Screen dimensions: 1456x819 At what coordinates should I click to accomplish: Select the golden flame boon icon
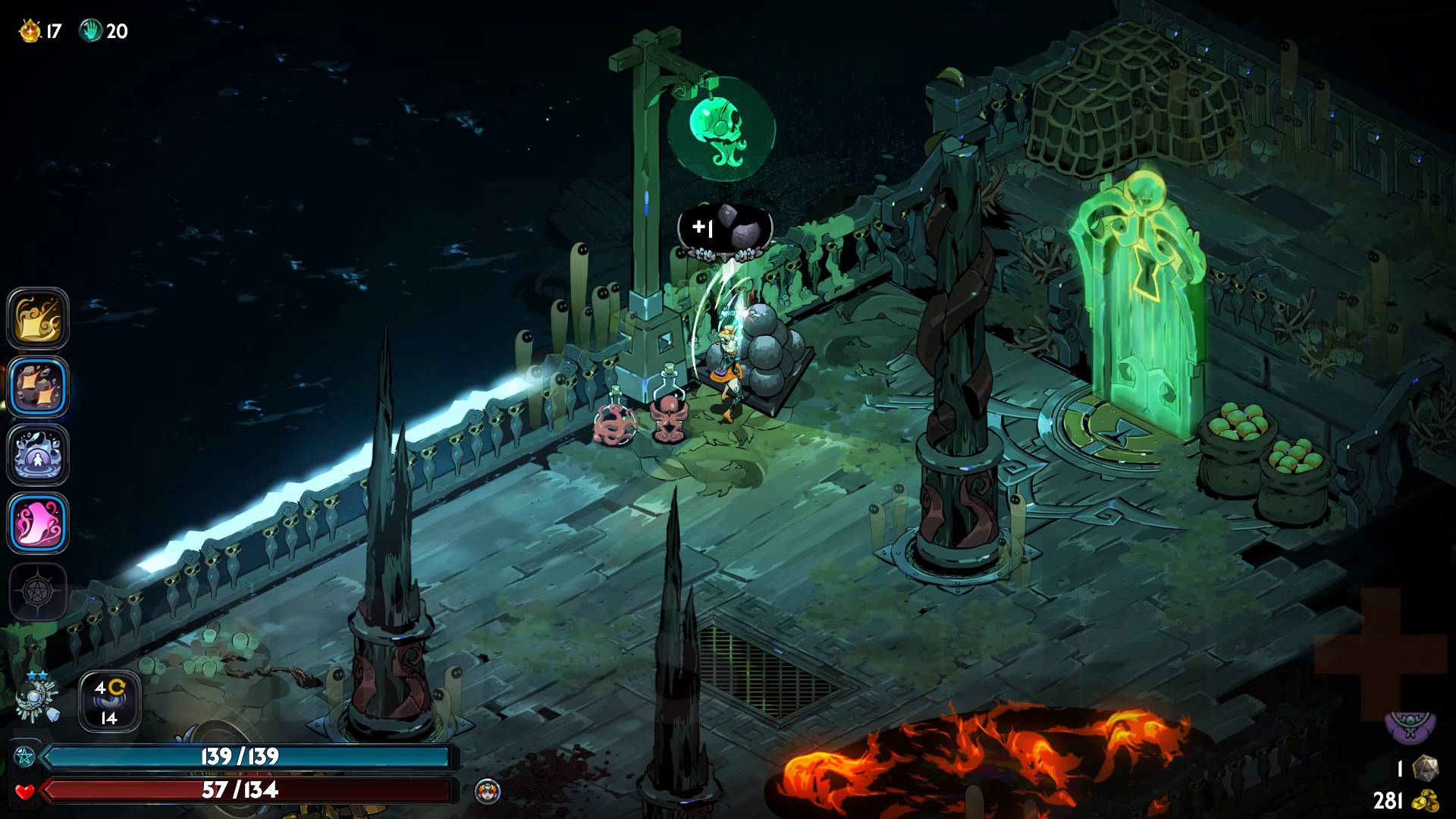click(38, 318)
